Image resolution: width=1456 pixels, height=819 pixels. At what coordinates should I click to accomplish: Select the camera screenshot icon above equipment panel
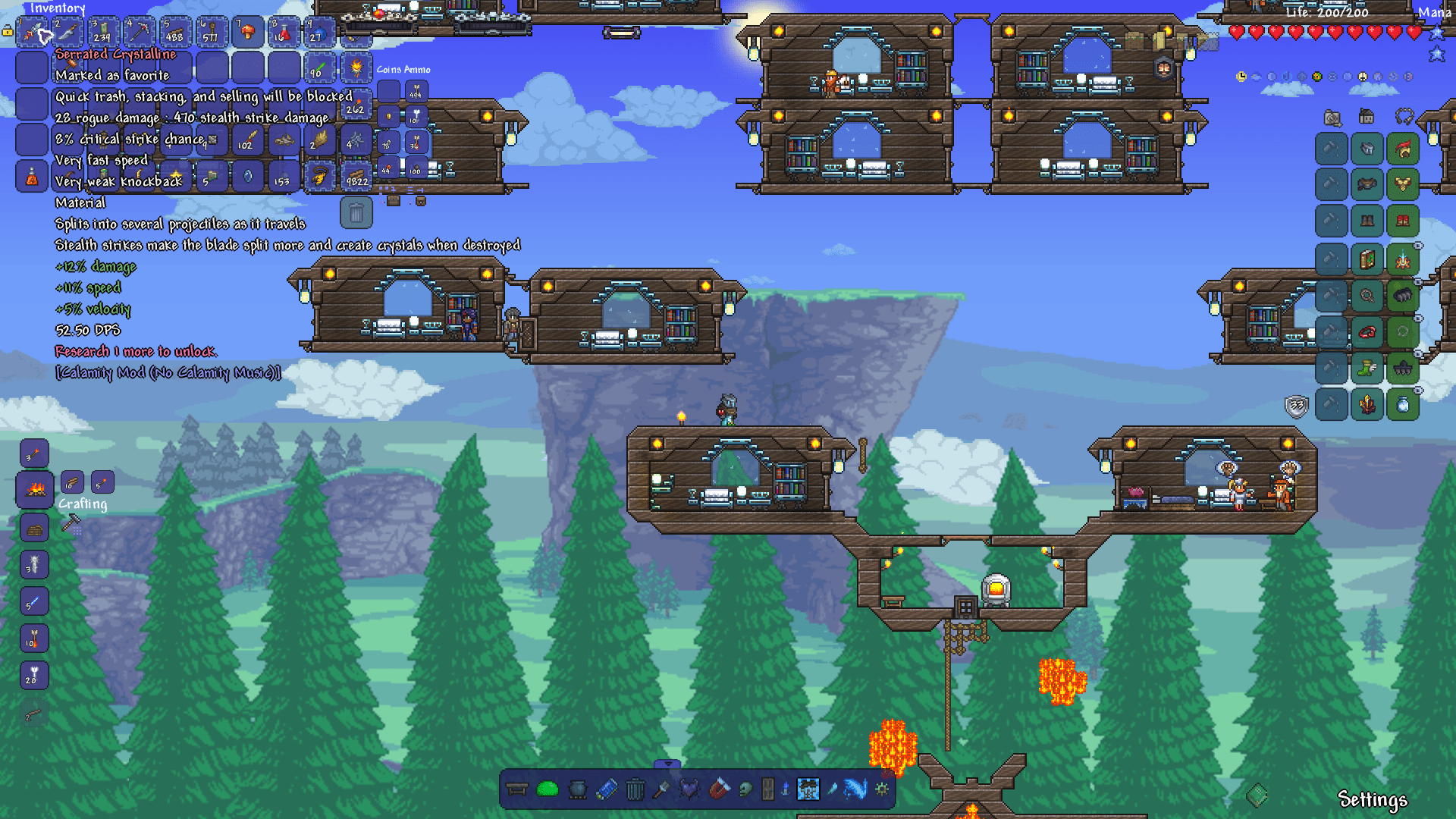coord(1332,117)
